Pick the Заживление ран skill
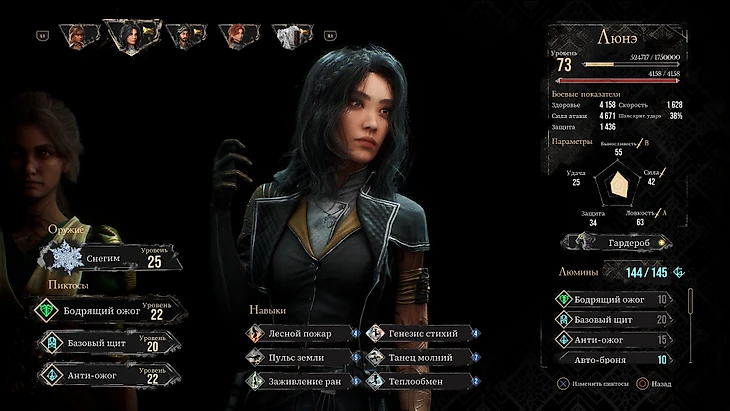This screenshot has width=730, height=411. click(300, 380)
